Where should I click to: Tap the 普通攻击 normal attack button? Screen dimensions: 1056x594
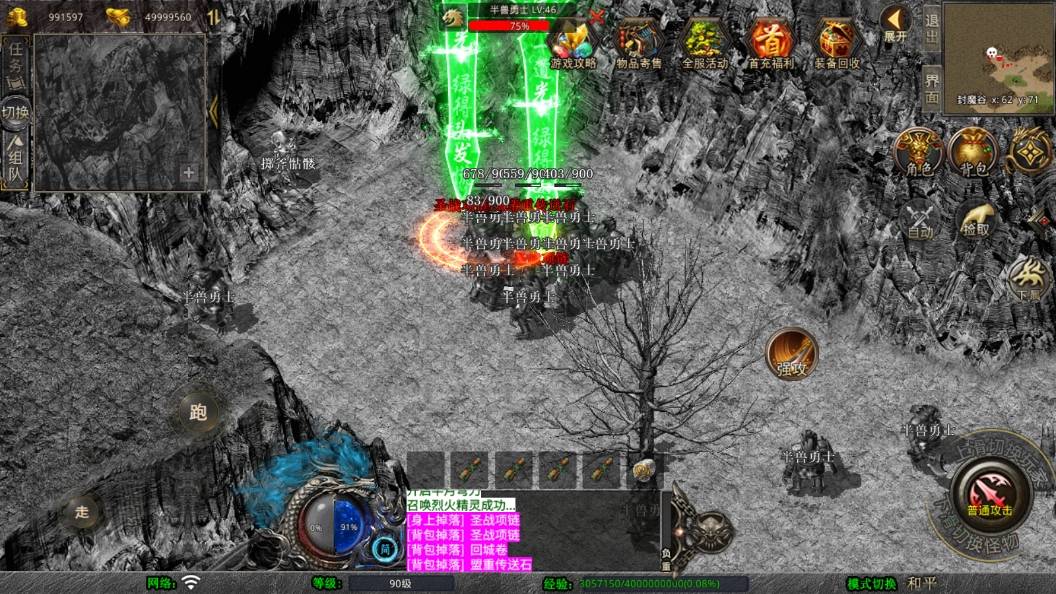(x=990, y=493)
